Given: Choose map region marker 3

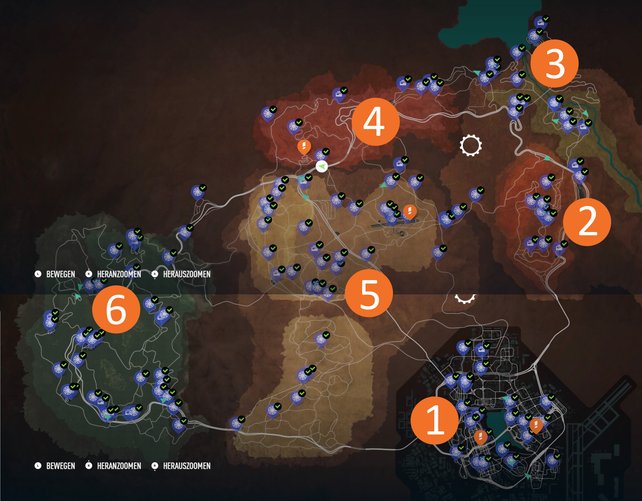Looking at the screenshot, I should [554, 63].
